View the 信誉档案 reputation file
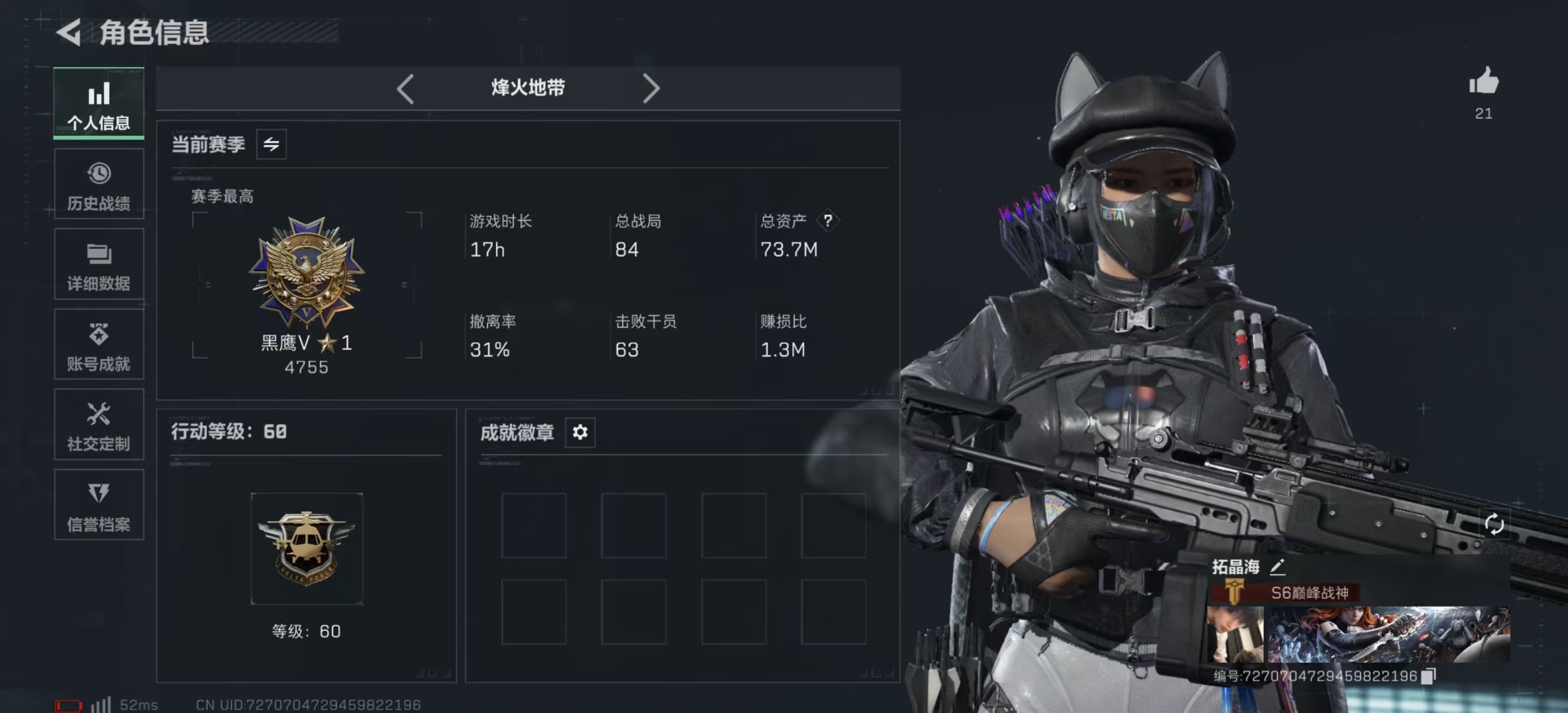Viewport: 1568px width, 713px height. (x=98, y=505)
